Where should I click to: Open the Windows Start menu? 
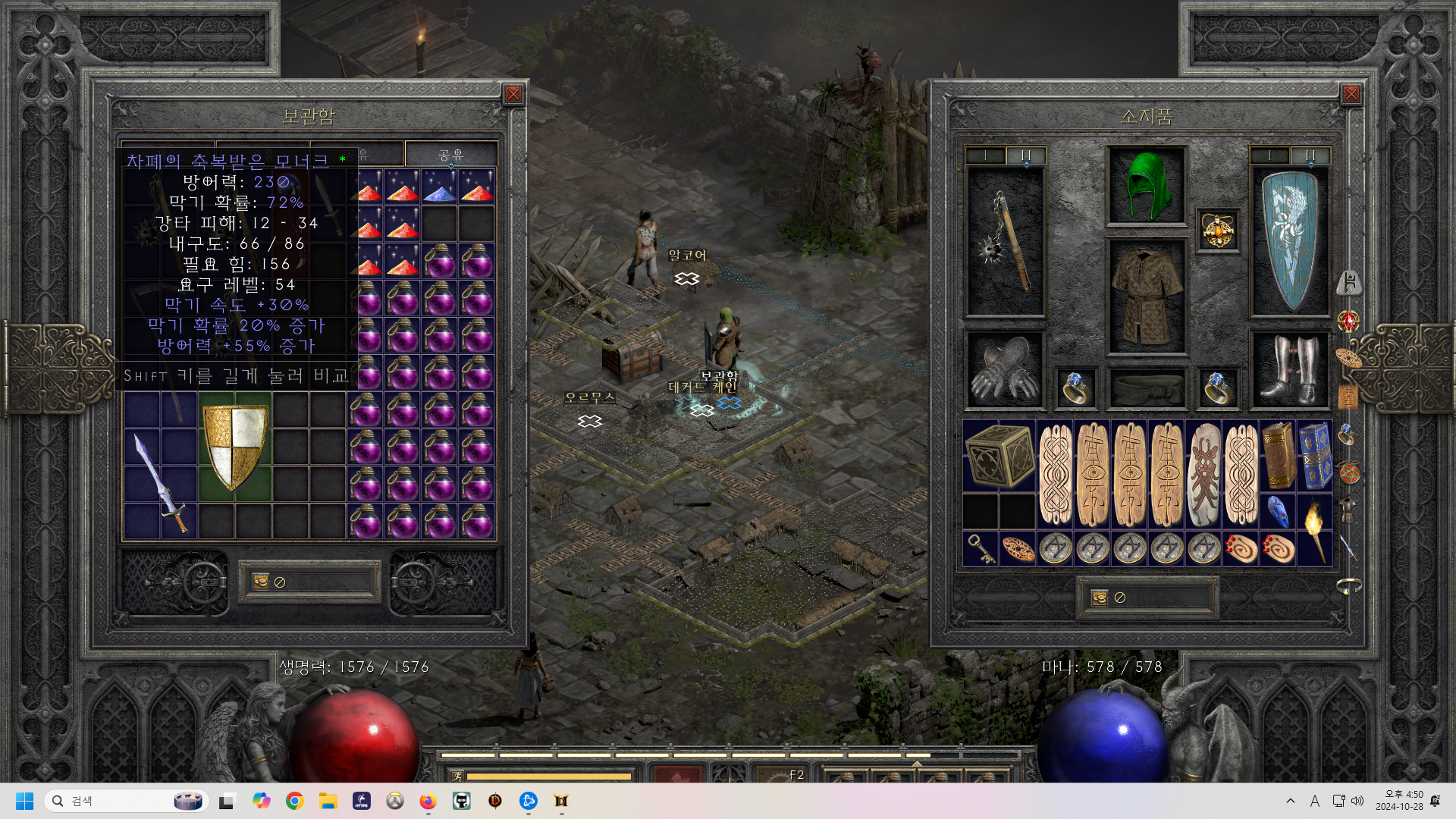point(24,801)
